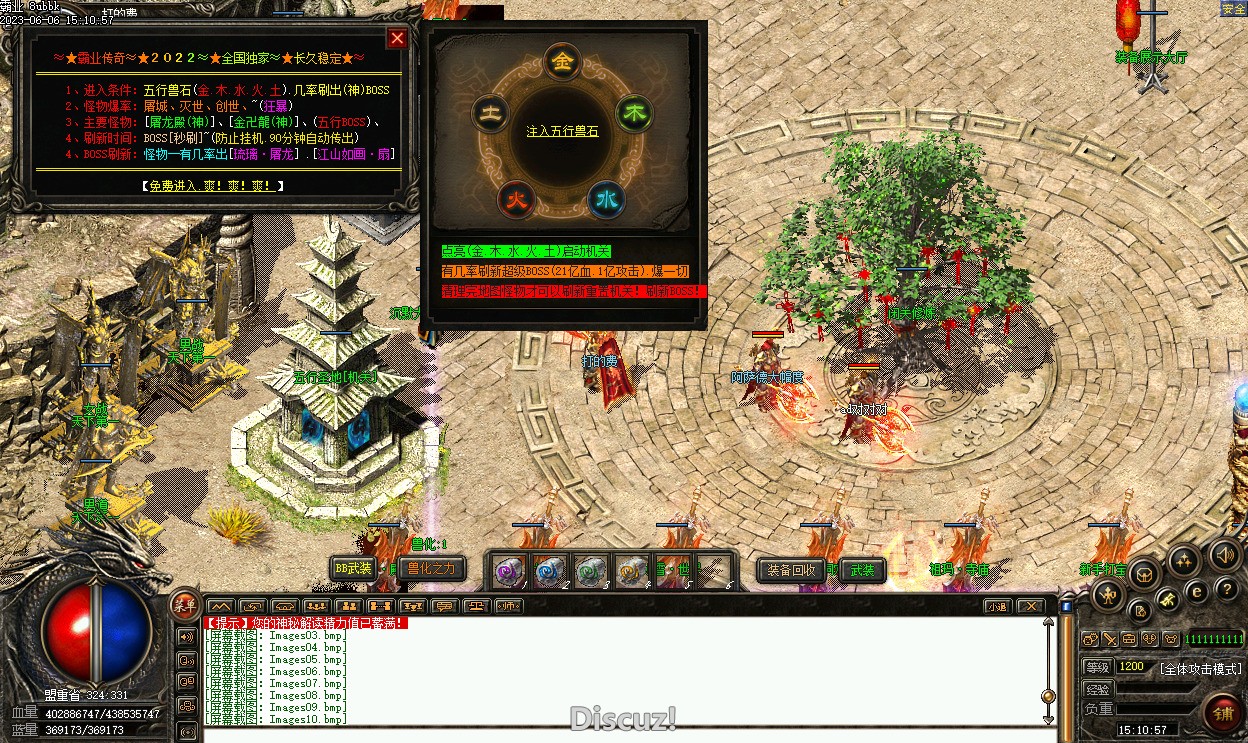Select the 土 (Earth) element orb
This screenshot has width=1248, height=743.
pyautogui.click(x=492, y=111)
